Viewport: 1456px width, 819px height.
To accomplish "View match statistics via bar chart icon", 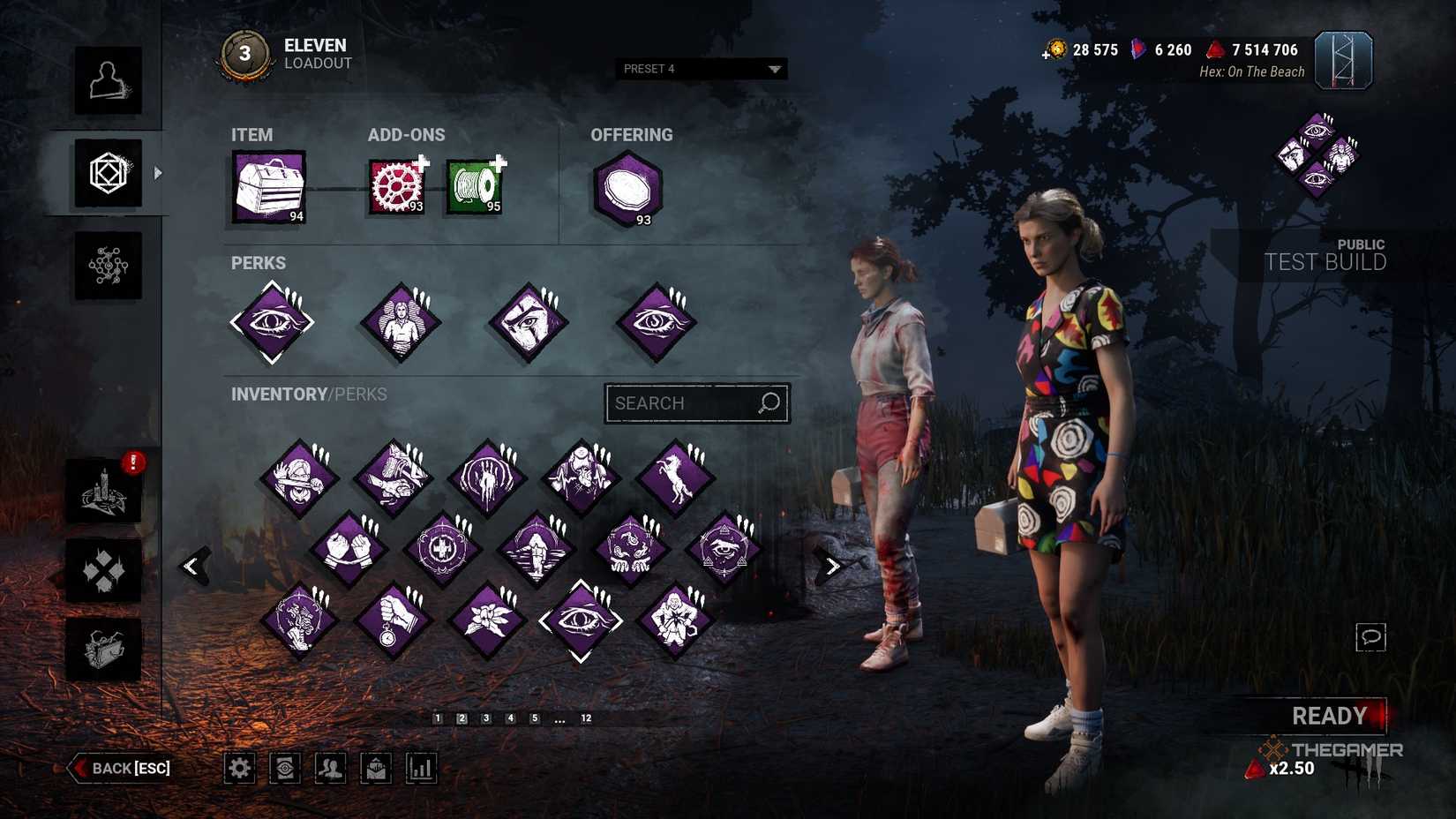I will point(421,768).
